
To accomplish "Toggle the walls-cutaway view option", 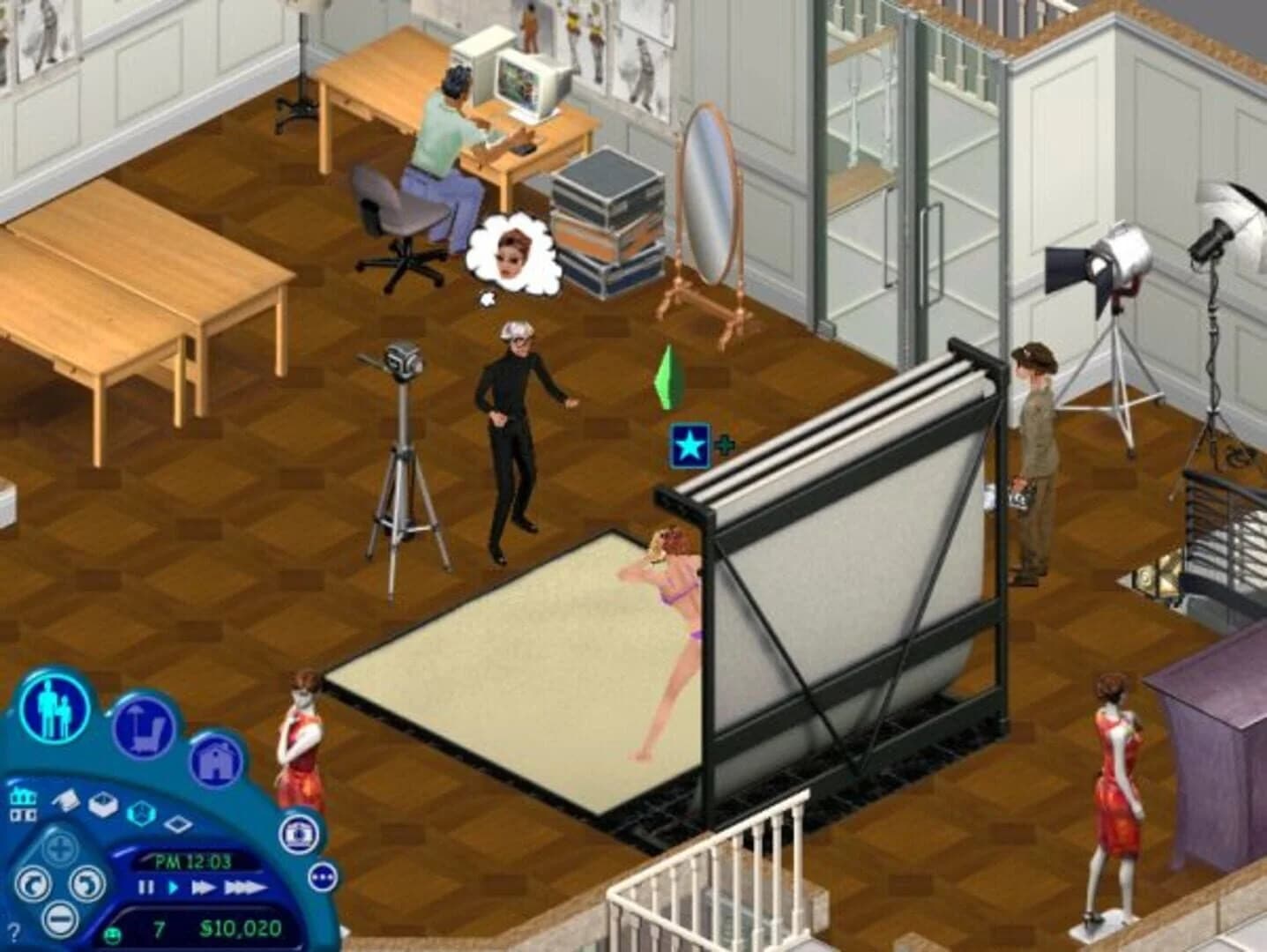I will (103, 803).
